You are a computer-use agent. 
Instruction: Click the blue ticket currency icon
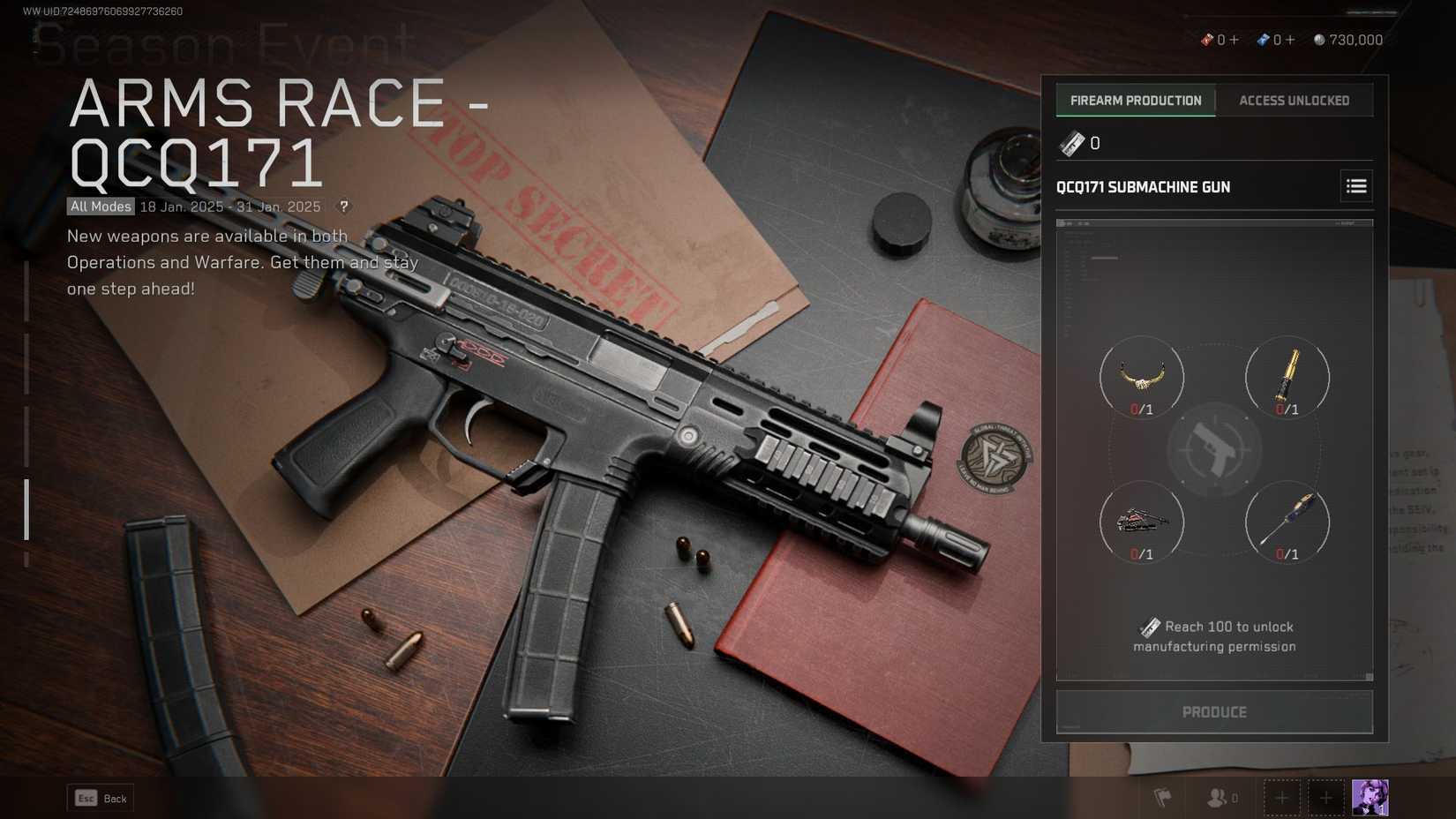click(1263, 39)
